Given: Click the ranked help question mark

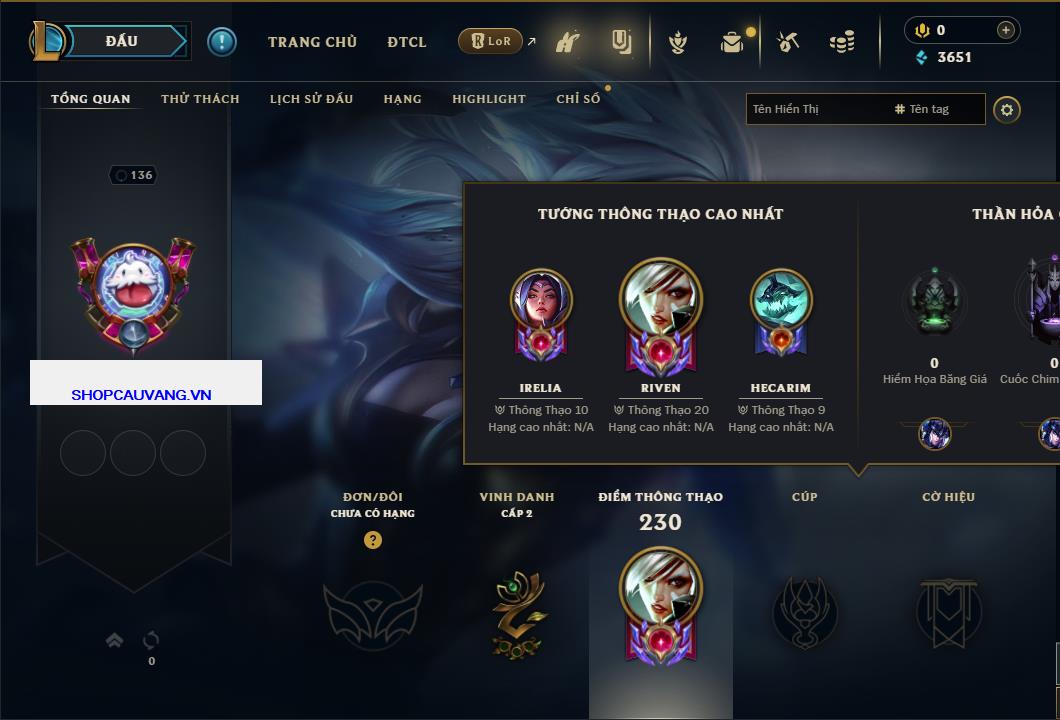Looking at the screenshot, I should coord(373,541).
